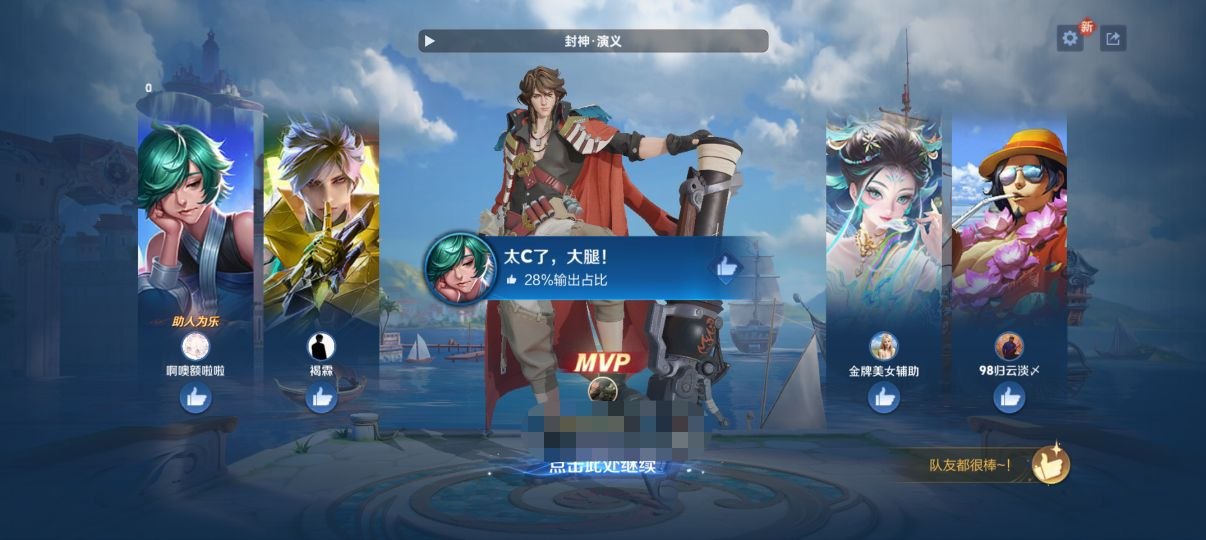Viewport: 1206px width, 540px height.
Task: Select the golden-armored hero card
Action: (x=321, y=220)
